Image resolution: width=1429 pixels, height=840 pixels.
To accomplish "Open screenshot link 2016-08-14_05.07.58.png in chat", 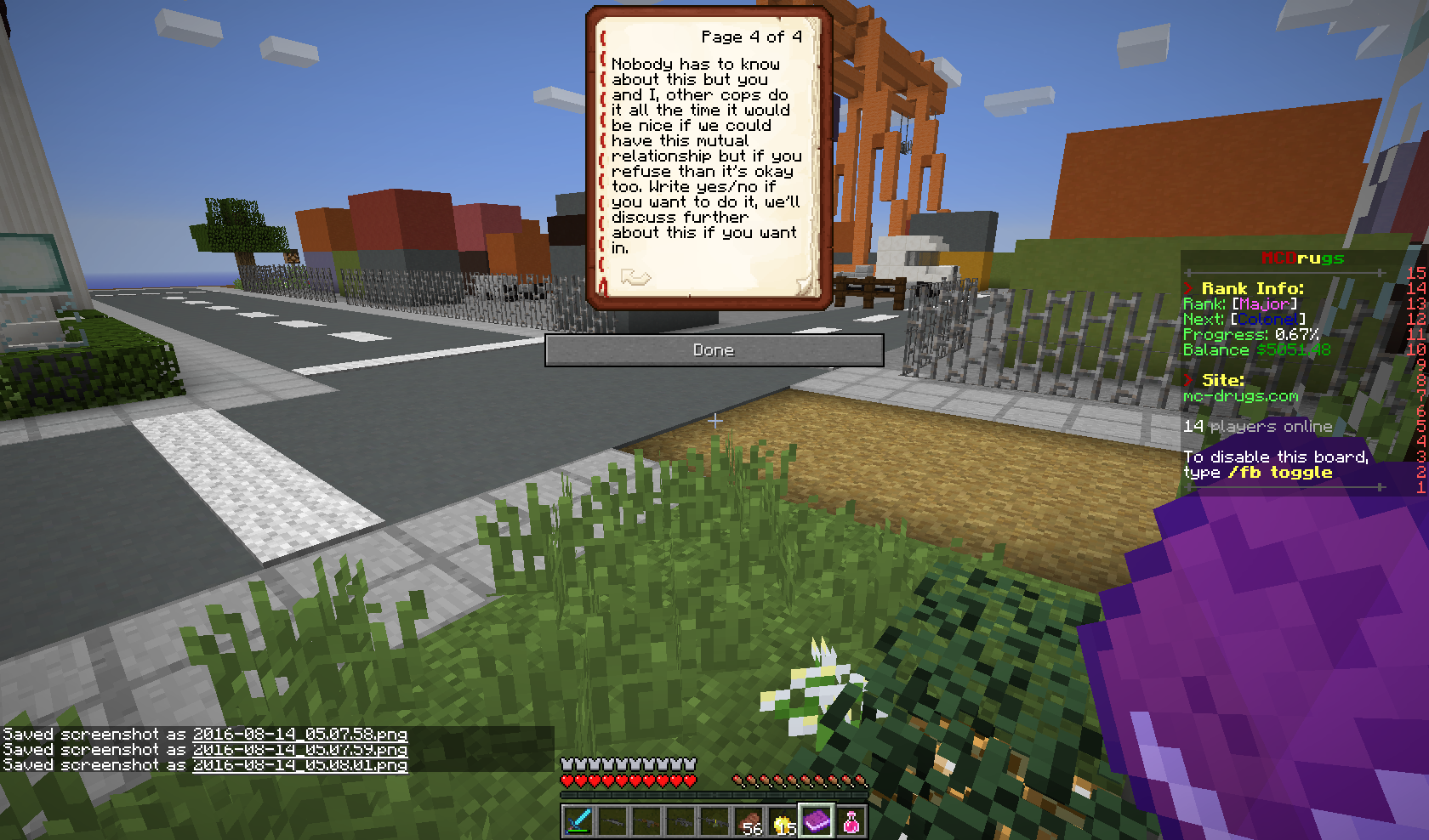I will click(299, 735).
